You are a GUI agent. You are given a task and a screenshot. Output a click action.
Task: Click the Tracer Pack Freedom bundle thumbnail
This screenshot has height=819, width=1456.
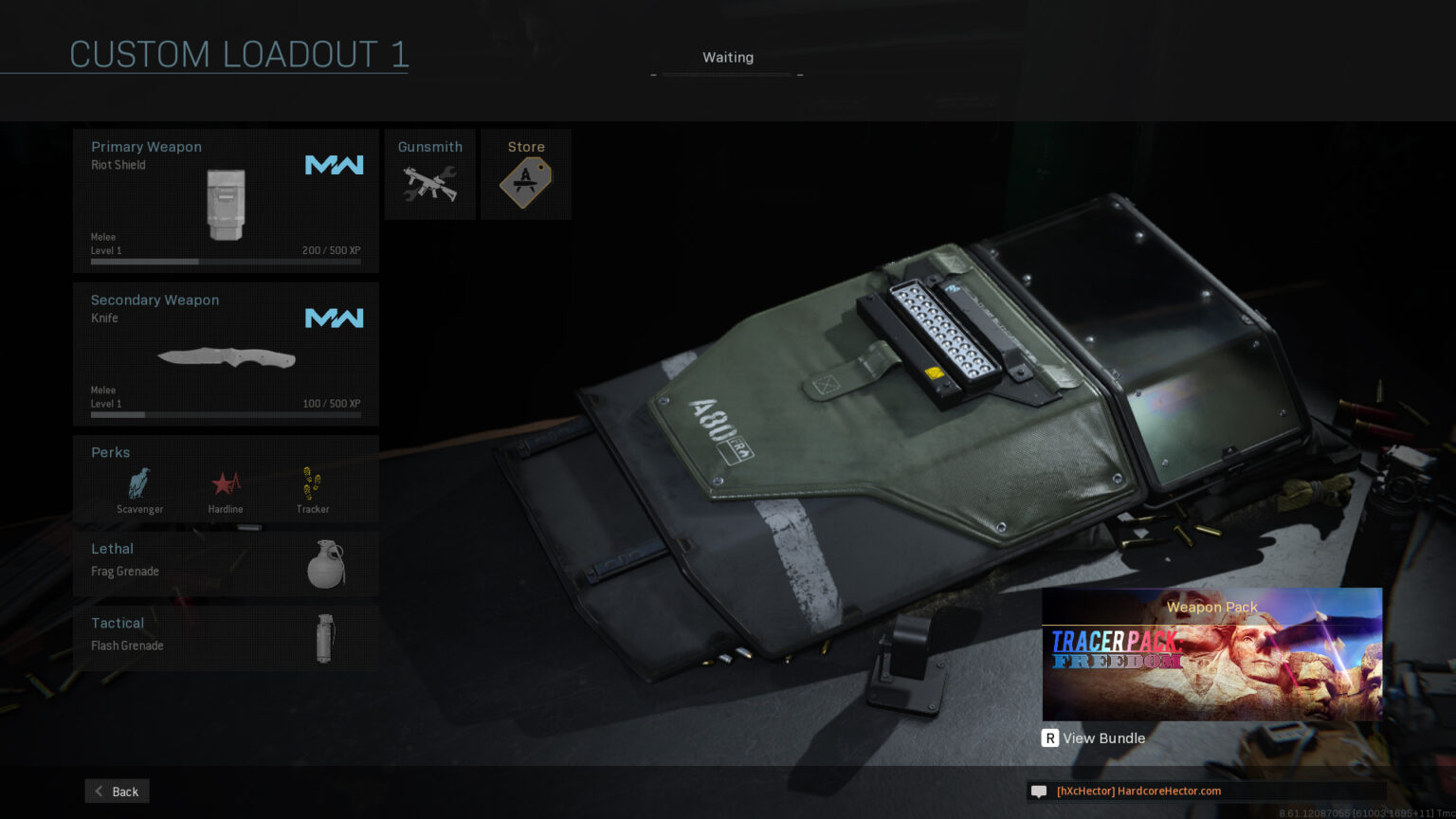tap(1211, 654)
